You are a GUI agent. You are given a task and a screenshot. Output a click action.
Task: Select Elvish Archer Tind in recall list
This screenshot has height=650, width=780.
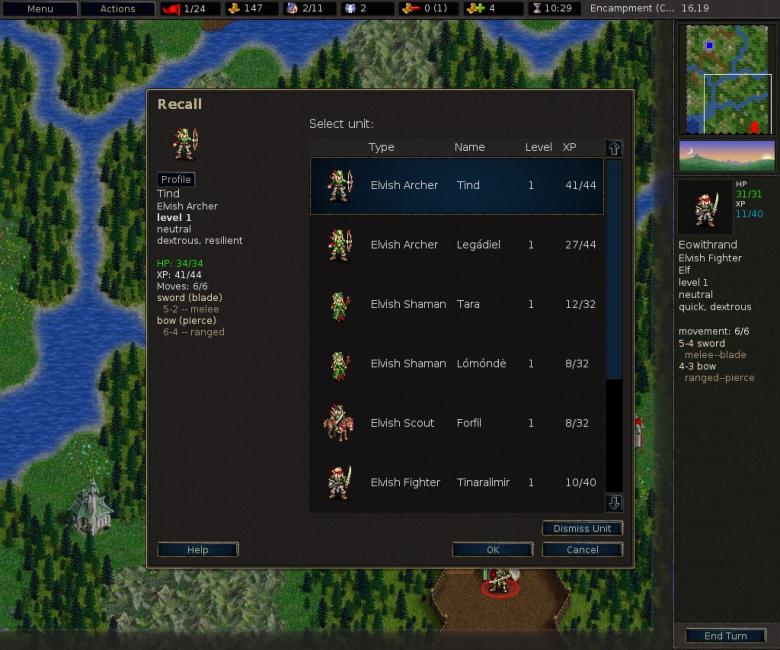click(456, 185)
